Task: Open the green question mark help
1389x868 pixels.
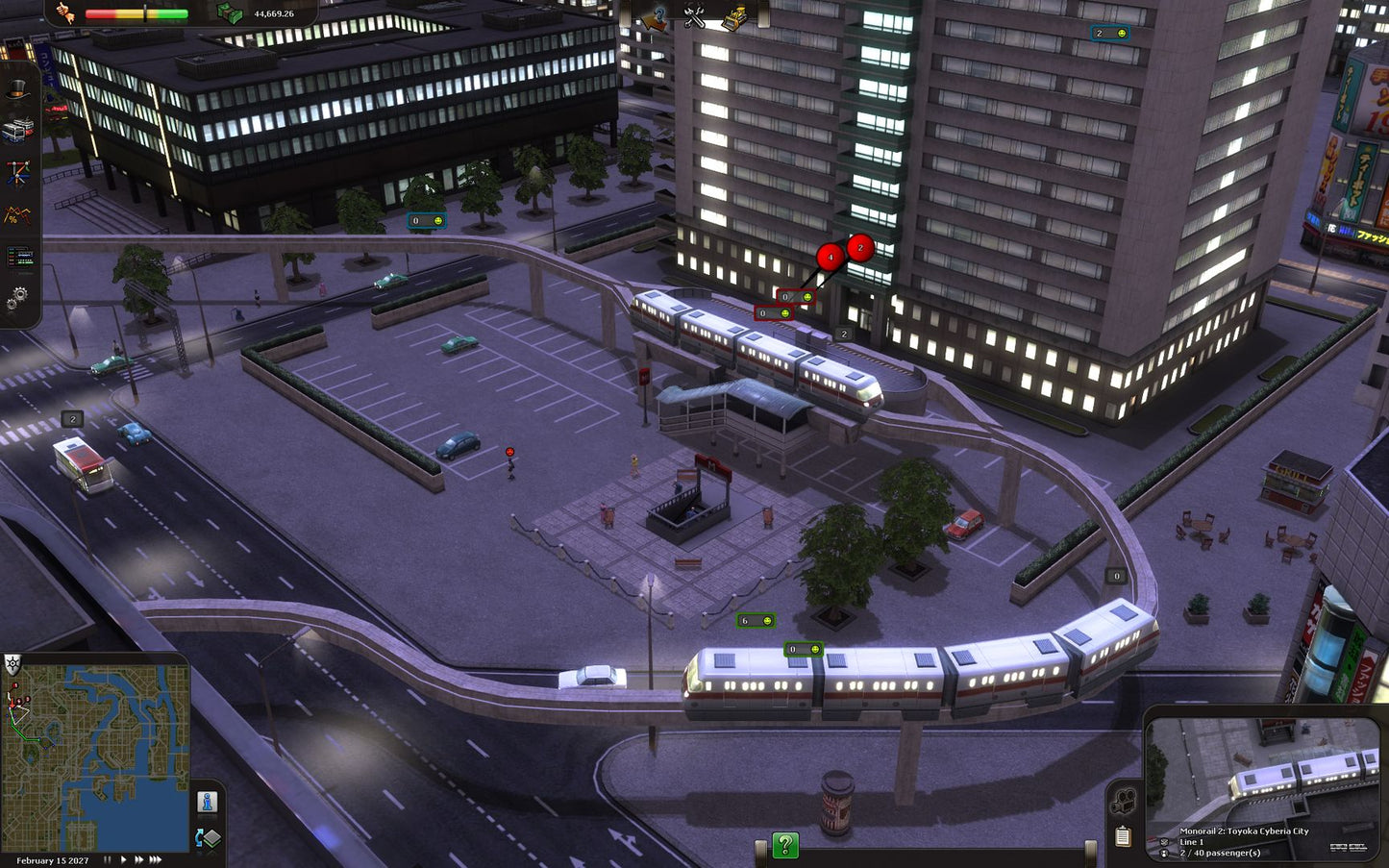Action: [x=785, y=846]
